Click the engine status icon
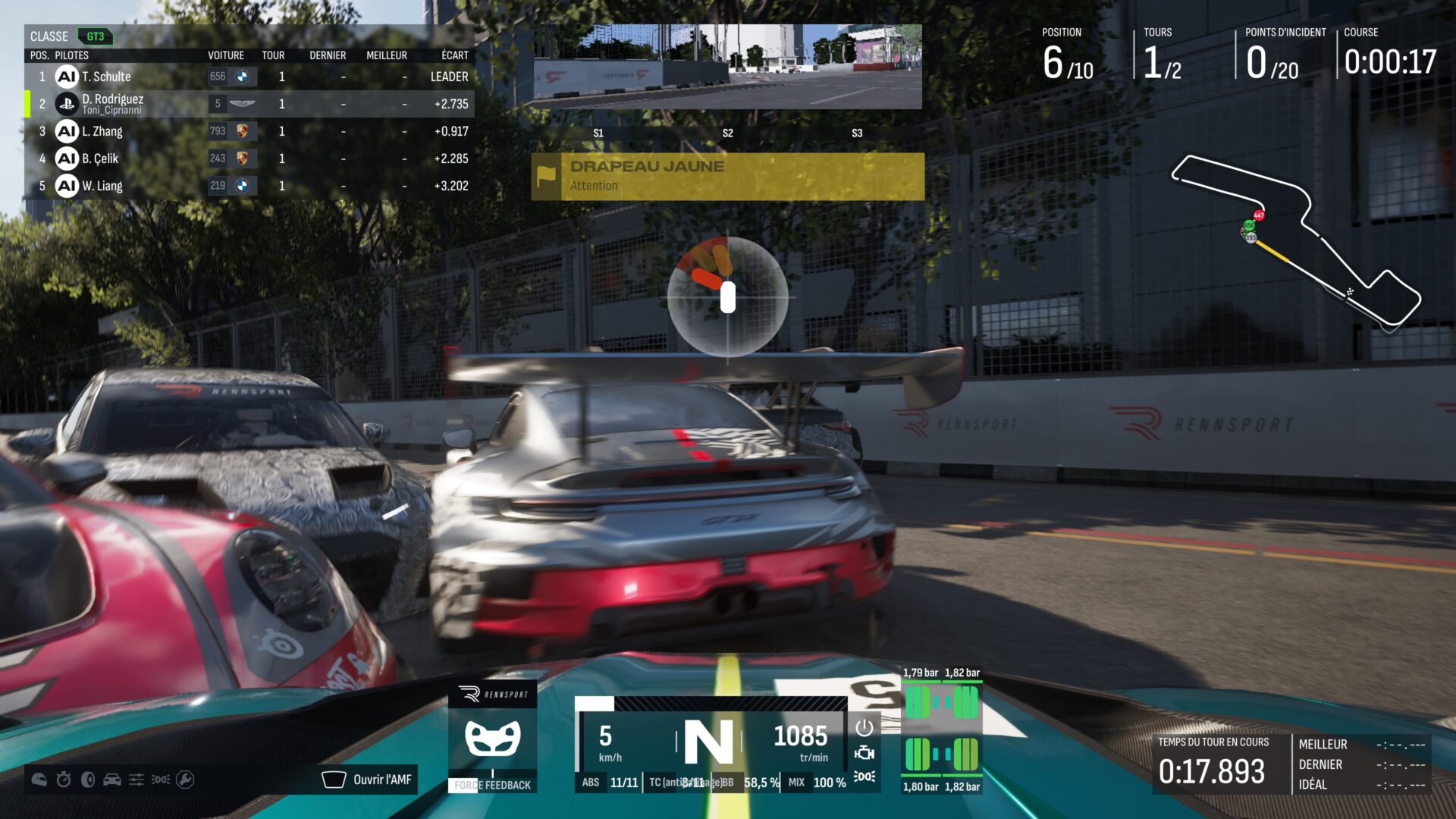The image size is (1456, 819). click(864, 752)
